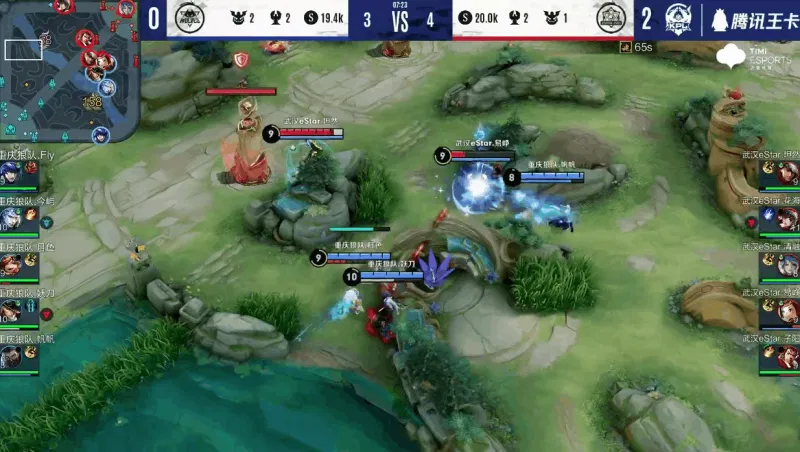Select 武汉eStar.坦然's hero portrait
800x452 pixels.
coord(788,174)
